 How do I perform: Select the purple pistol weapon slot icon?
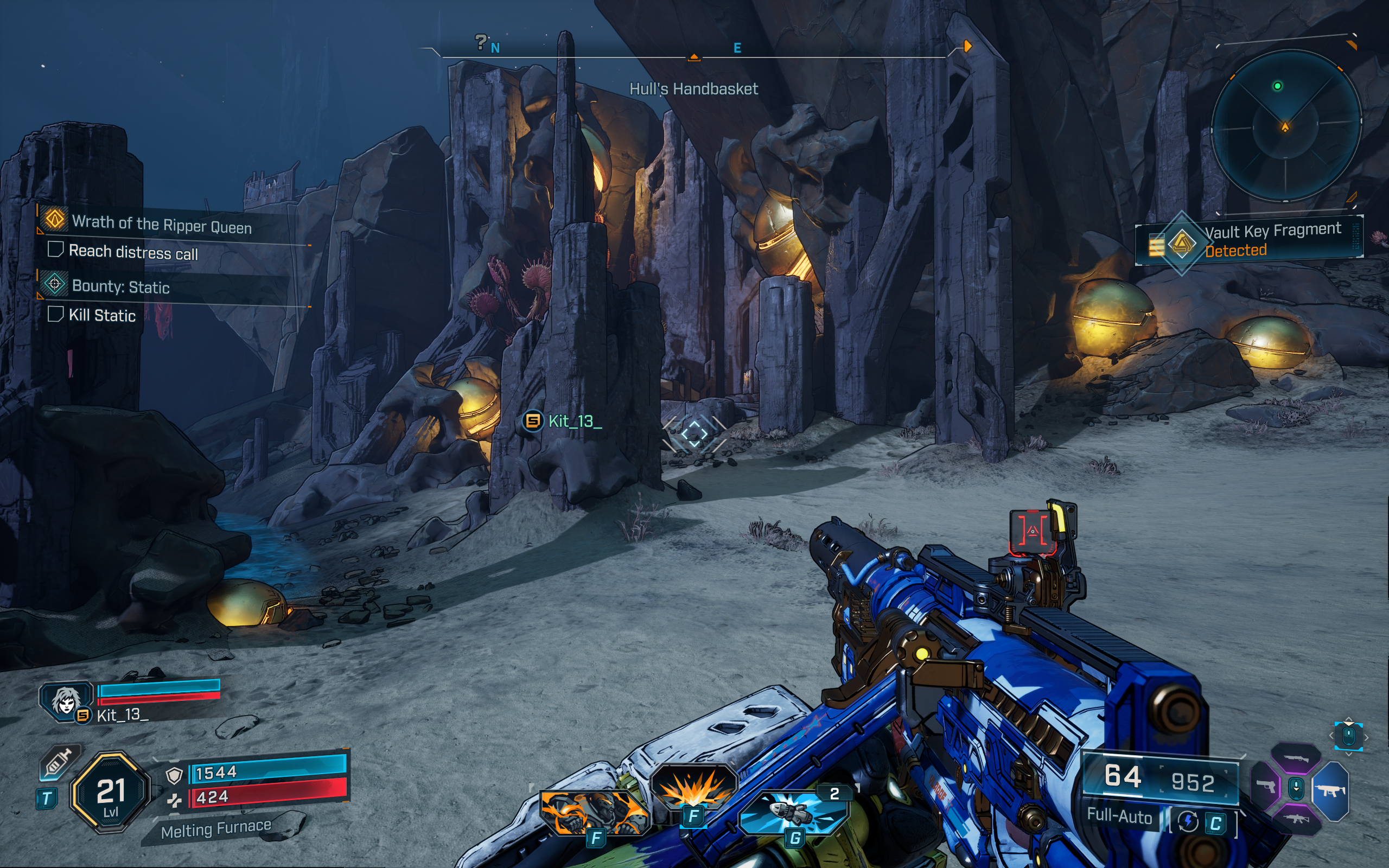(1266, 787)
